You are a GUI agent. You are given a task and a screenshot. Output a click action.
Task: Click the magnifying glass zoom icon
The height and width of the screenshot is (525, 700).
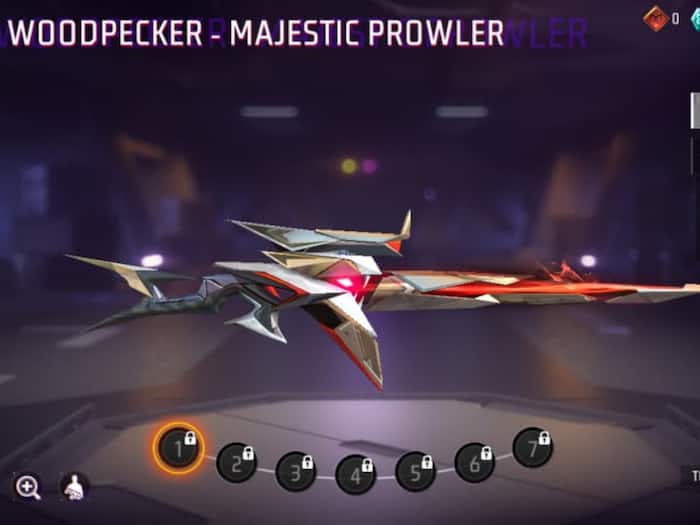click(28, 487)
